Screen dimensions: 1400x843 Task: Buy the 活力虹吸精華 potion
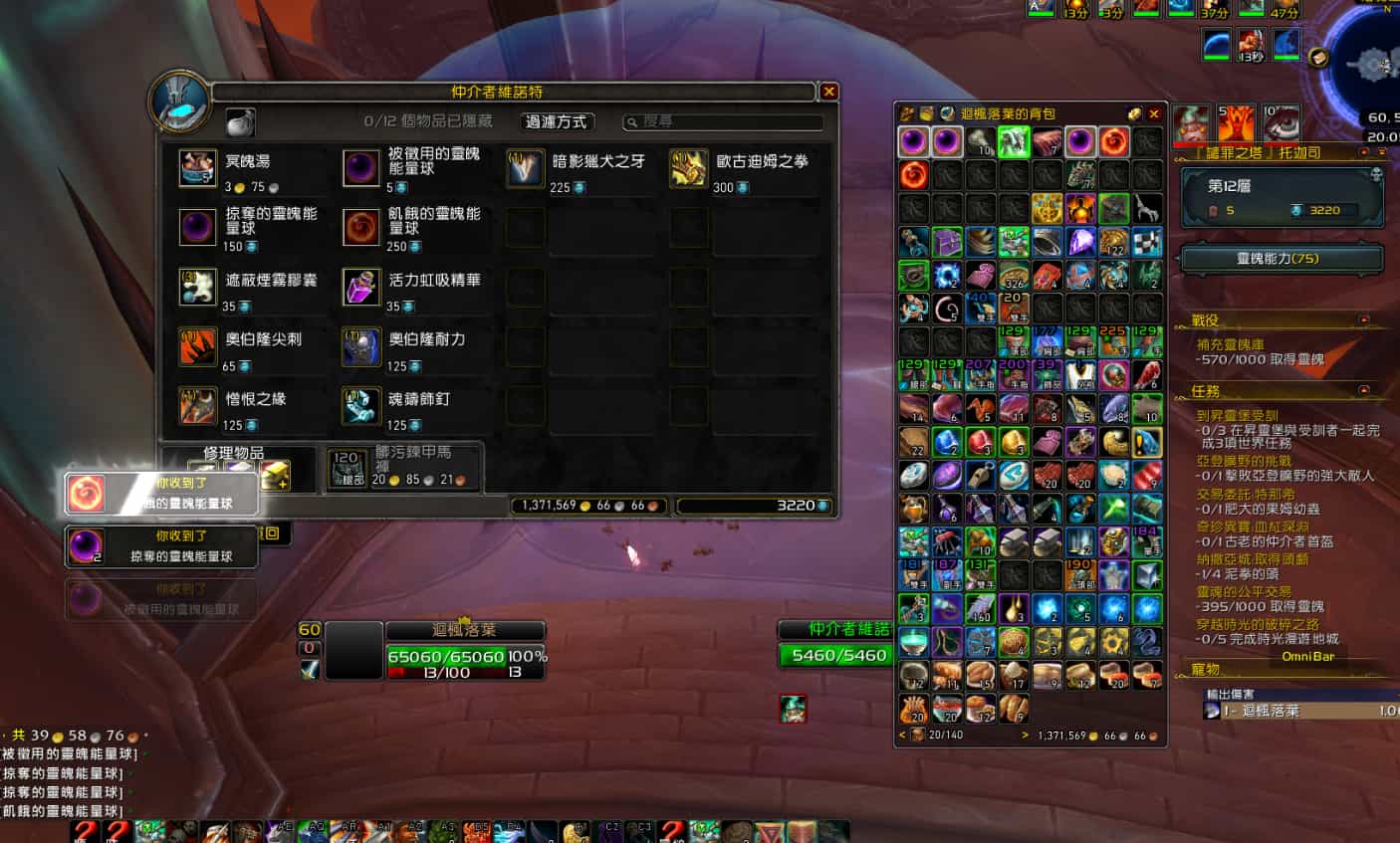361,287
